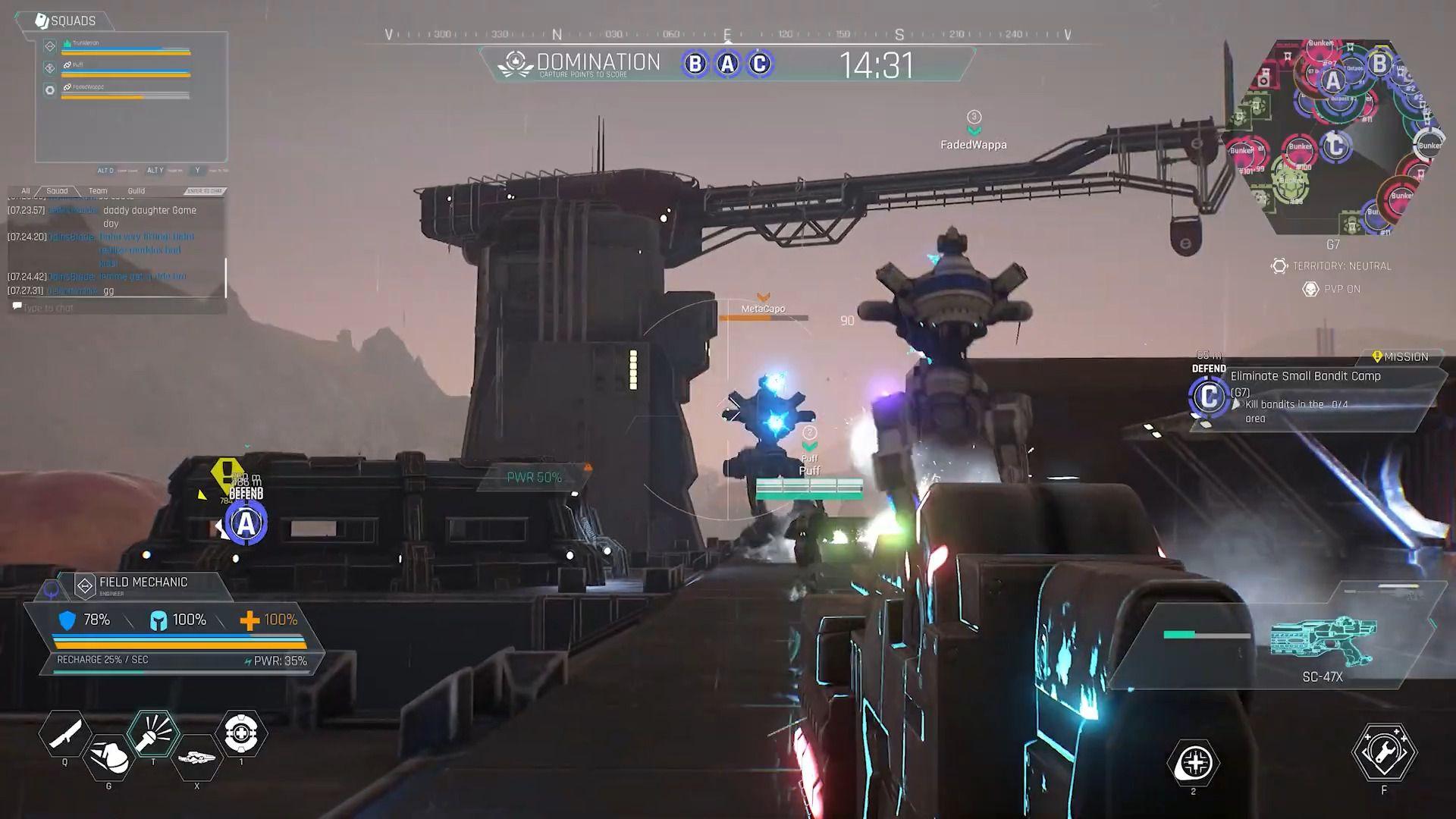Click the SQUADS panel header icon
The width and height of the screenshot is (1456, 819).
pos(42,20)
